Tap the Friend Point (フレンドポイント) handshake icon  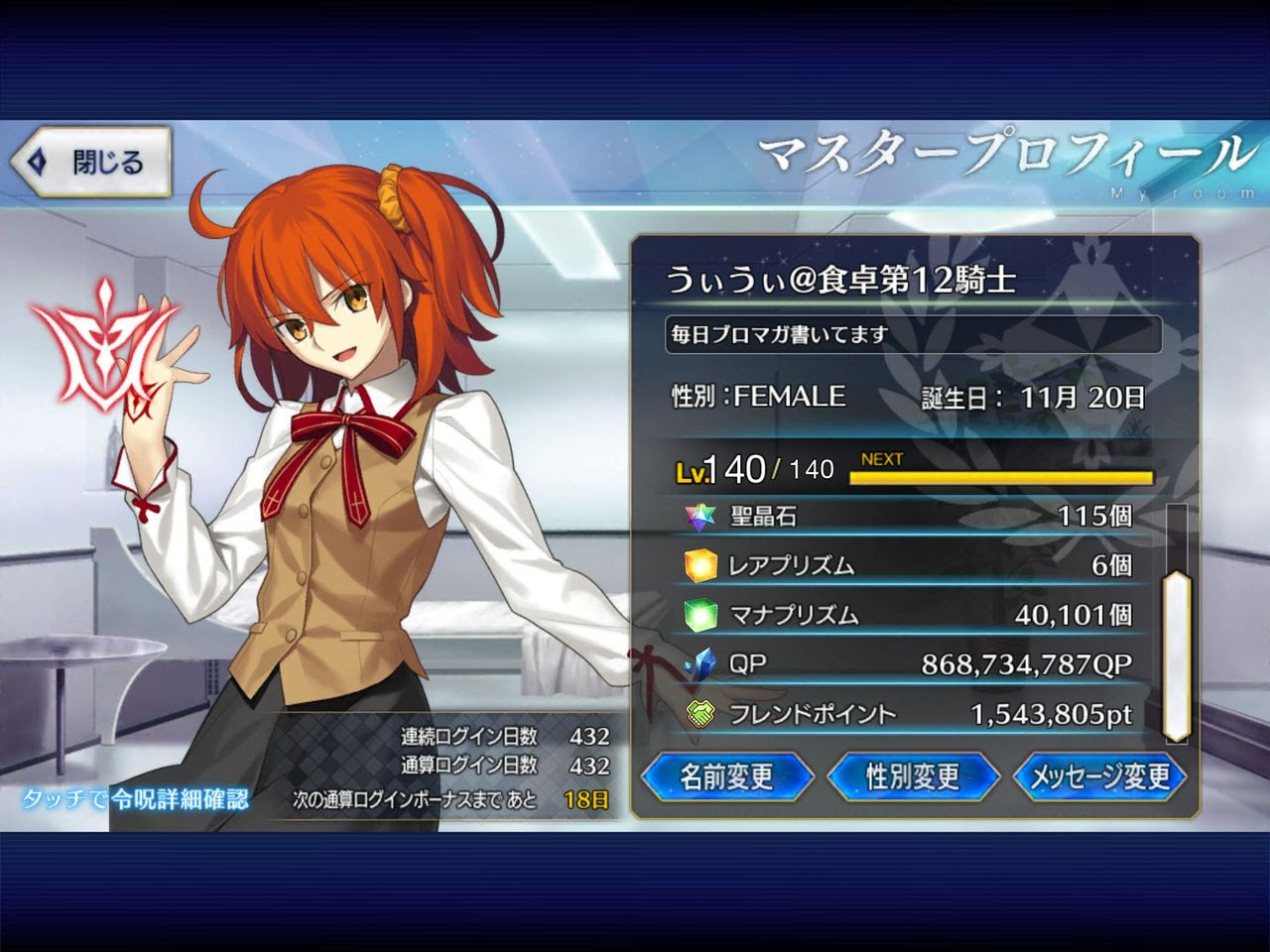[701, 712]
